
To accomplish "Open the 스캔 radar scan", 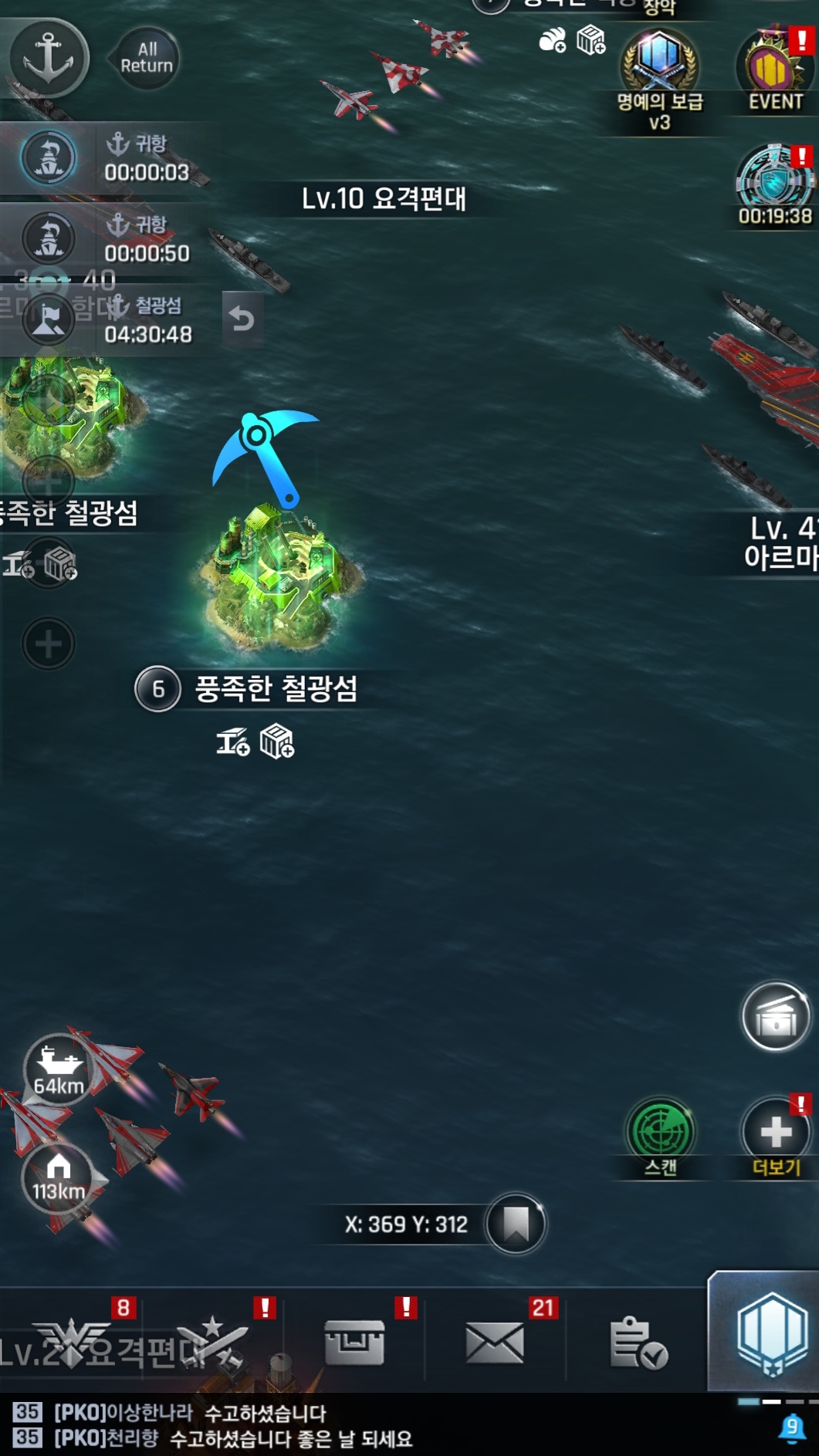I will coord(661,1133).
